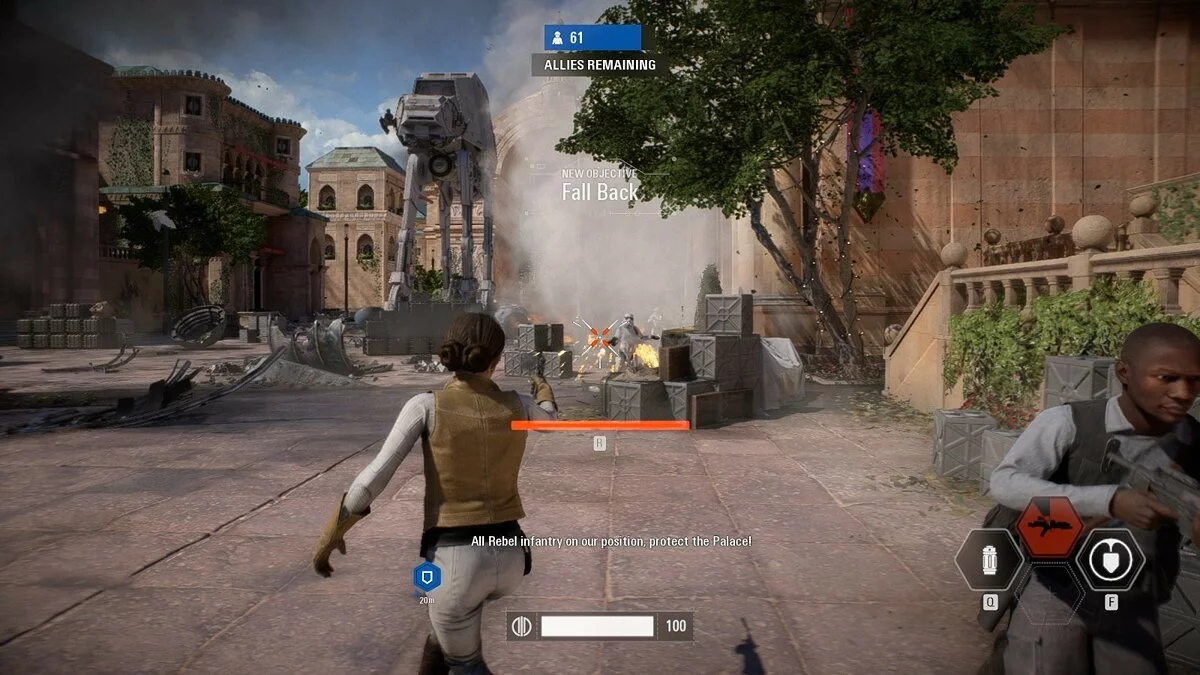Activate the shield ability hexagon

click(x=1110, y=560)
